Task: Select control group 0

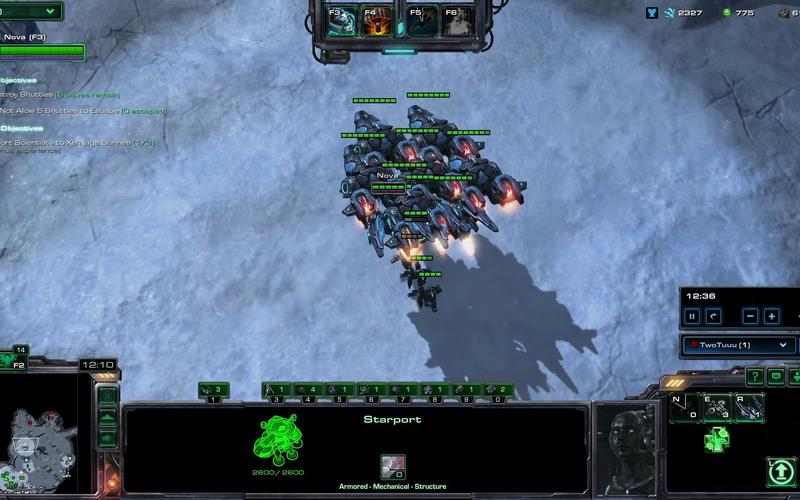Action: tap(492, 390)
